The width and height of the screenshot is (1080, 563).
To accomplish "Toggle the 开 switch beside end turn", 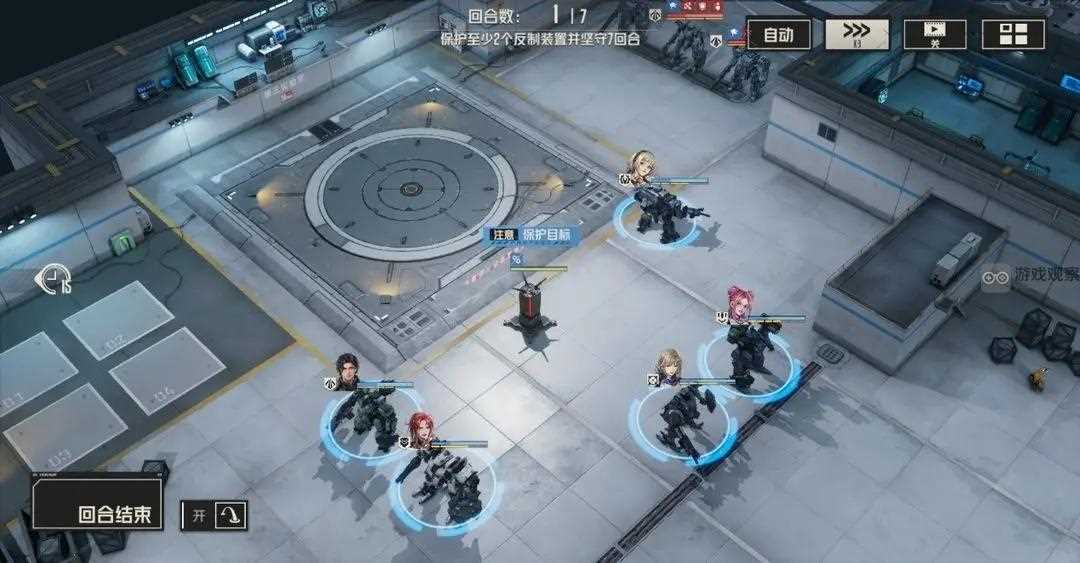I will (x=215, y=515).
